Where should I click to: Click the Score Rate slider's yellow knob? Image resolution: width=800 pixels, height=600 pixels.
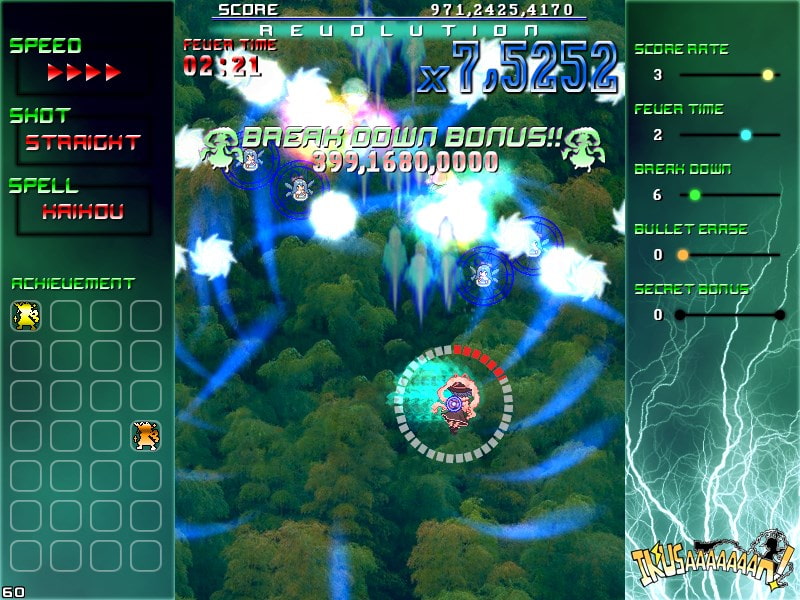click(768, 75)
